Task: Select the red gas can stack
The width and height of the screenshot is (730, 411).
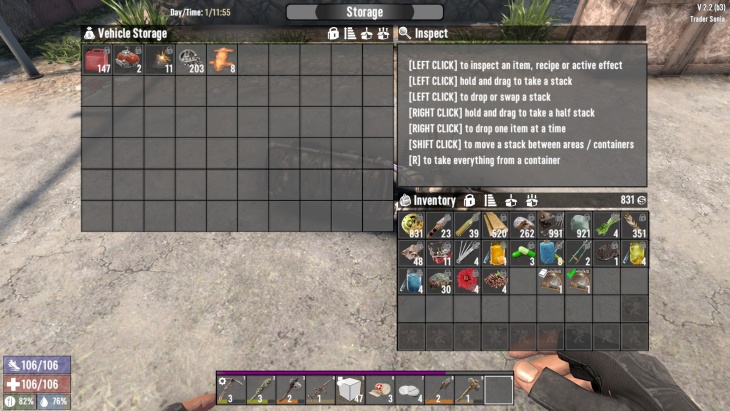Action: pos(97,61)
